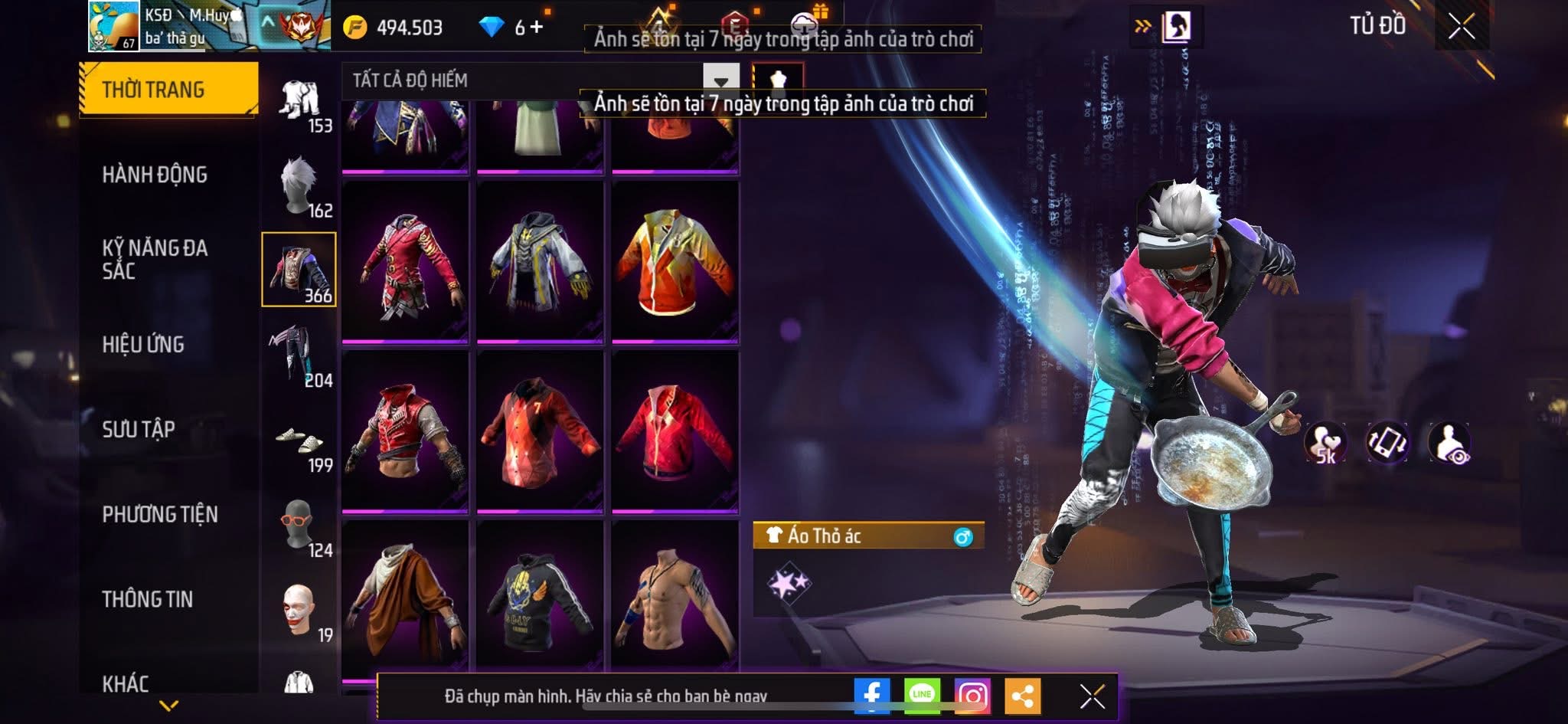Add diamonds with the plus button

pos(537,27)
